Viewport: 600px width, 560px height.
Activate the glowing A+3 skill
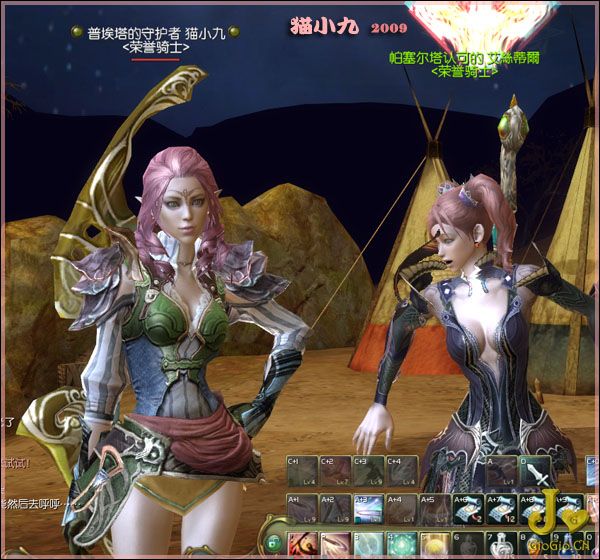pyautogui.click(x=368, y=509)
